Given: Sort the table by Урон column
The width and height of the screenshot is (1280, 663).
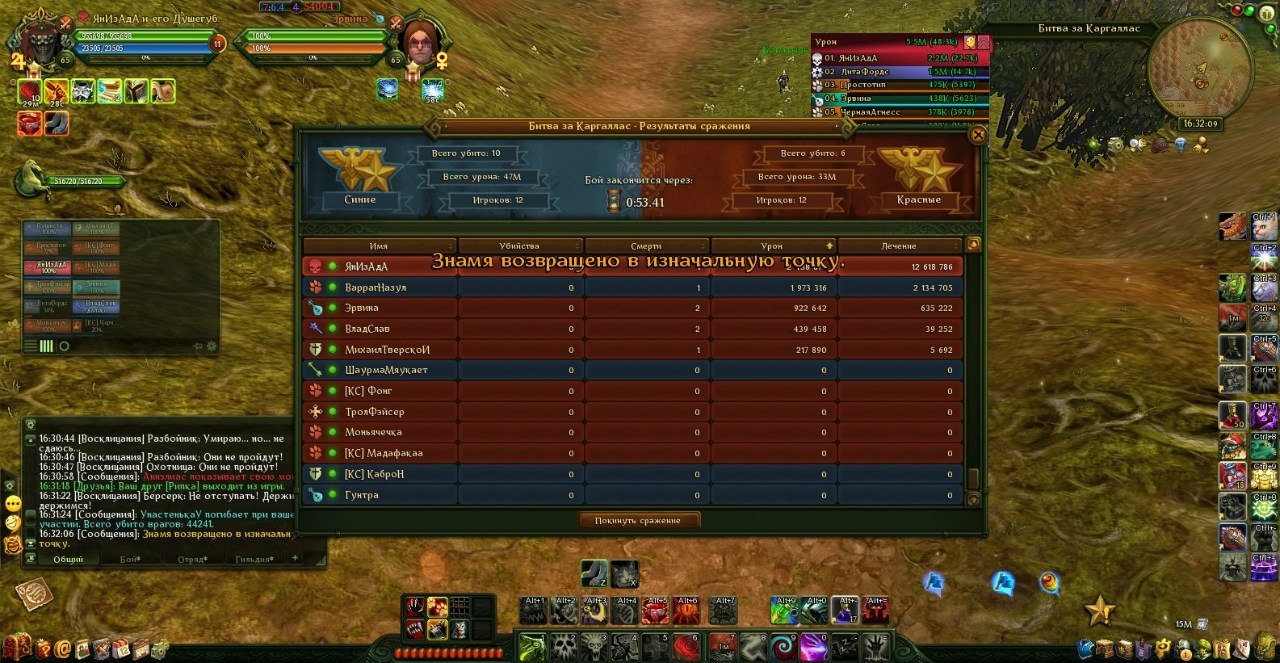Looking at the screenshot, I should pos(773,246).
